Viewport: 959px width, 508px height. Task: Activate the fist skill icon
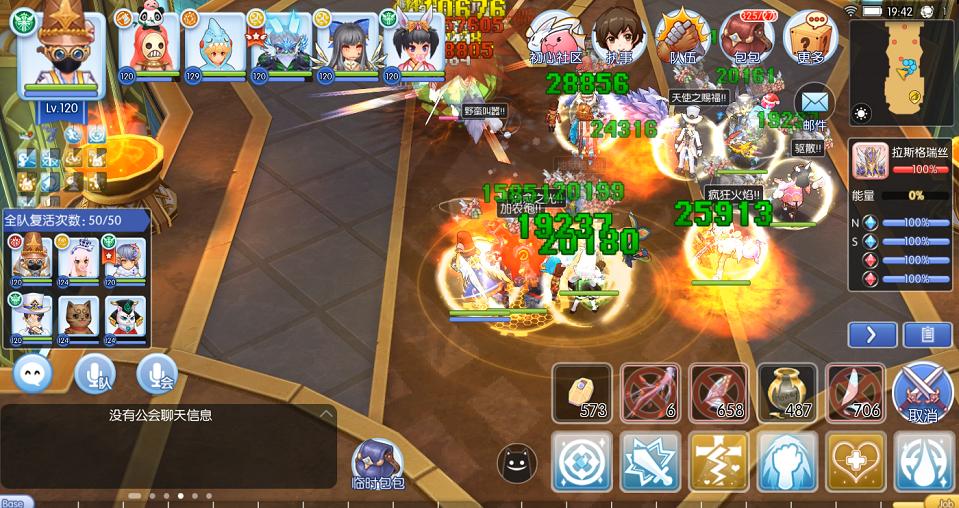click(787, 461)
